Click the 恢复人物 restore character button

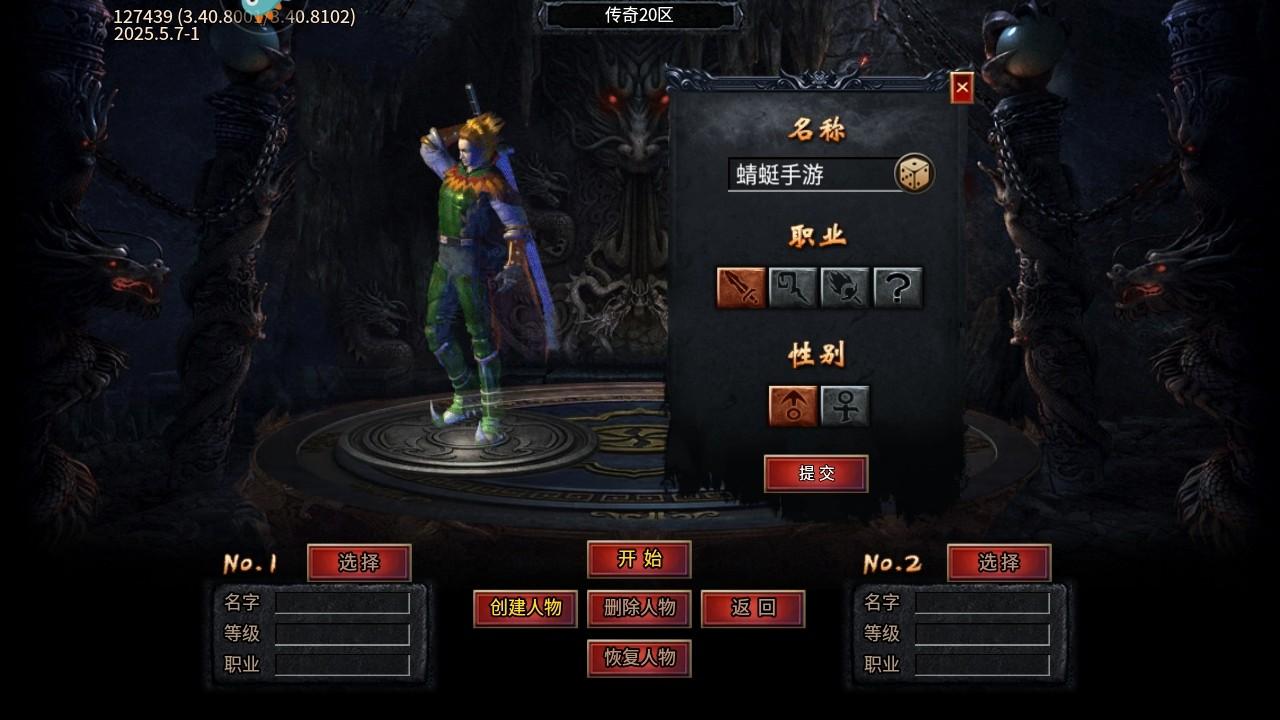coord(638,659)
